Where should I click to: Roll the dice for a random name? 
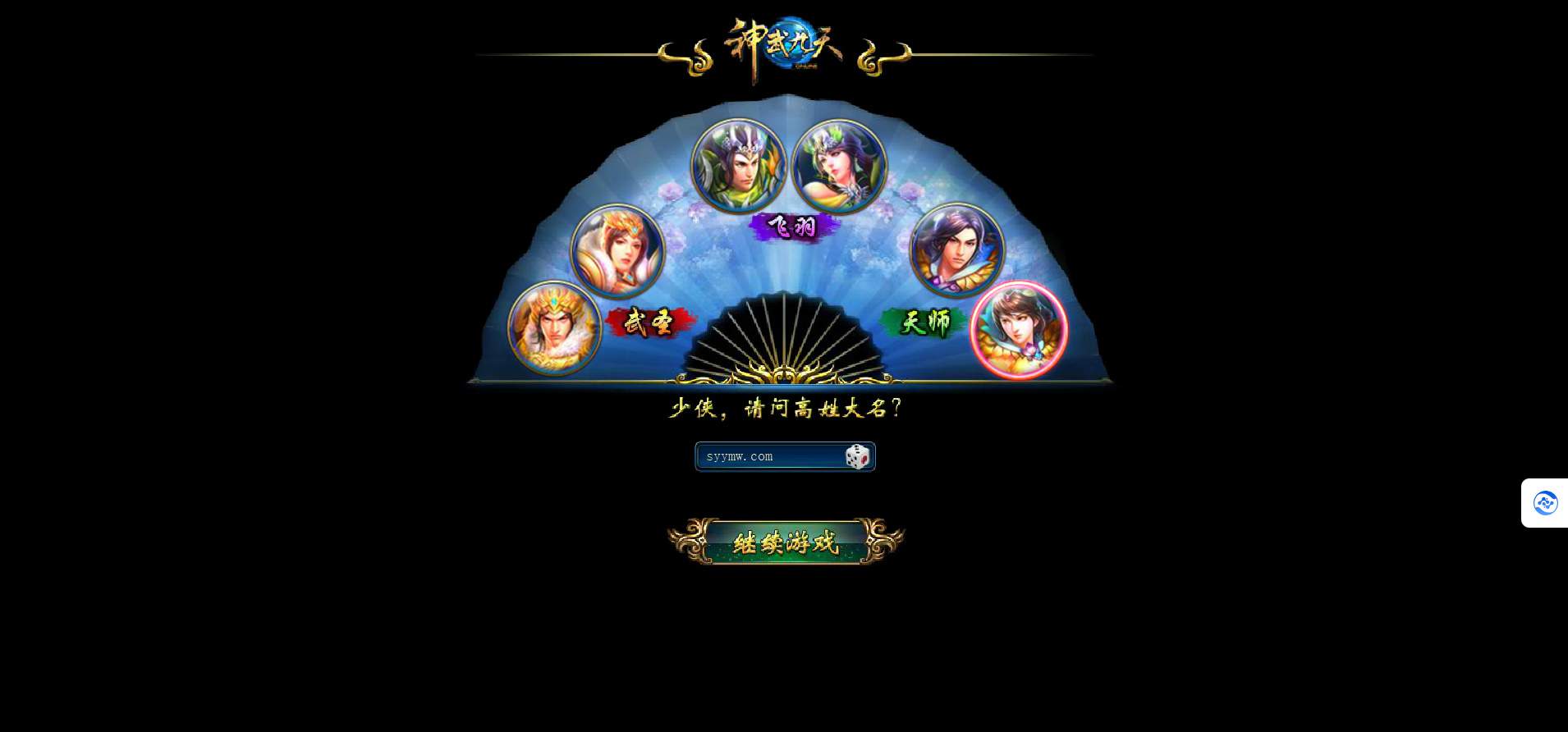tap(858, 457)
